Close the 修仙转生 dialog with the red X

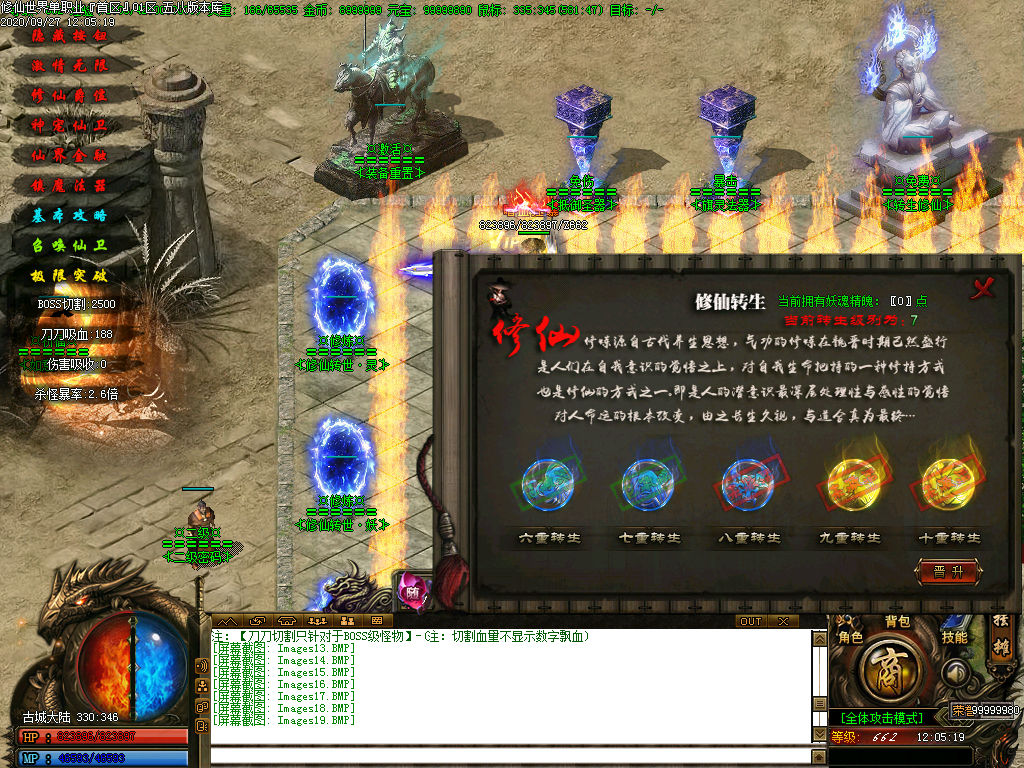click(984, 288)
